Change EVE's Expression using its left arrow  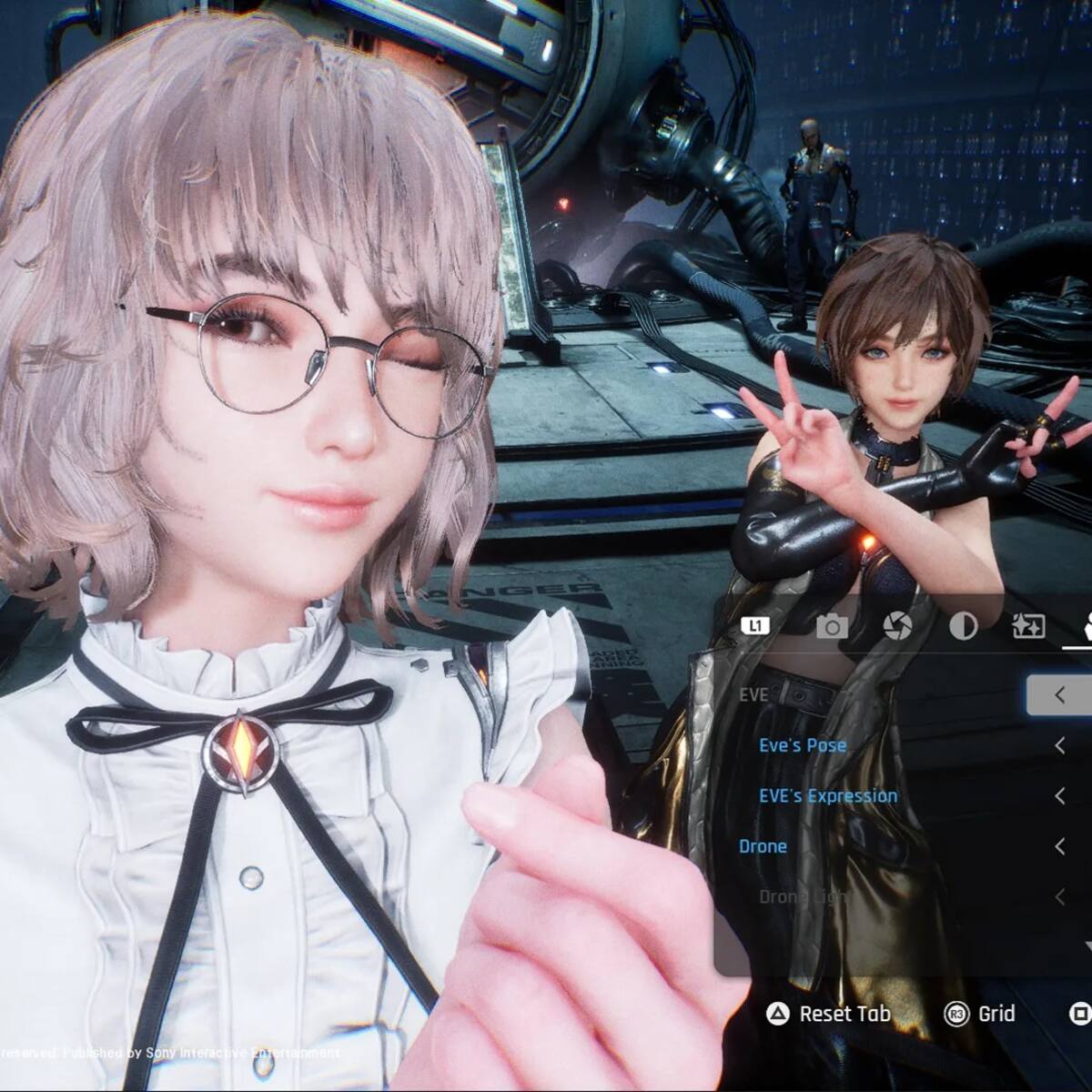[x=1060, y=796]
